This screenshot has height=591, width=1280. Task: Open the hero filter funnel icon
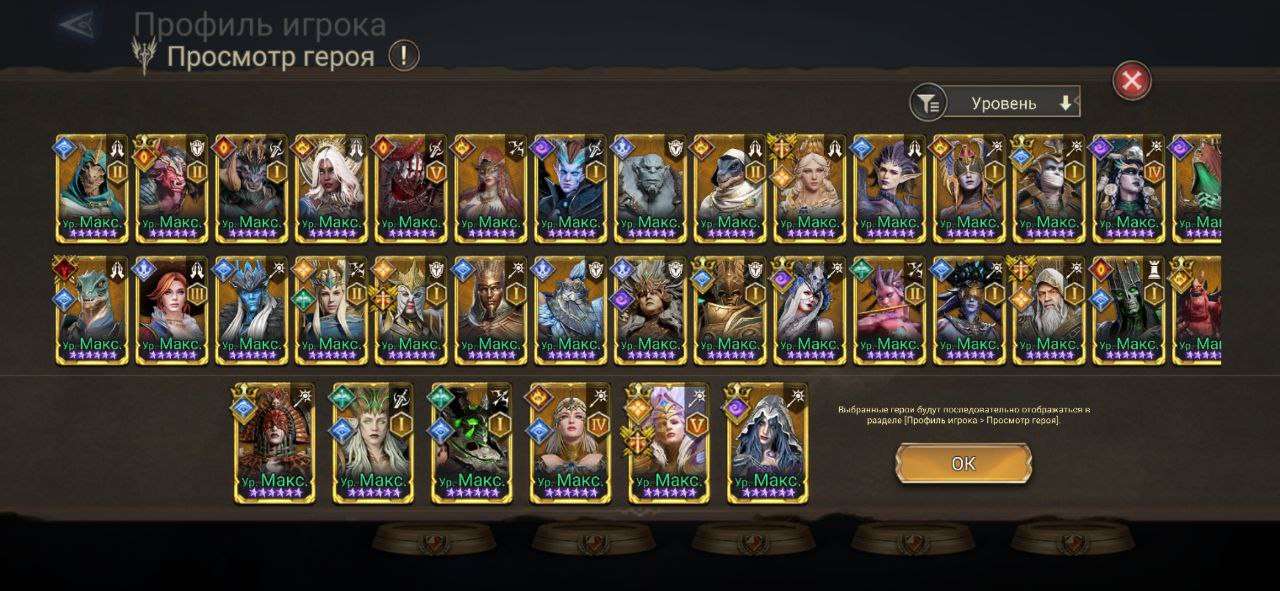(929, 102)
